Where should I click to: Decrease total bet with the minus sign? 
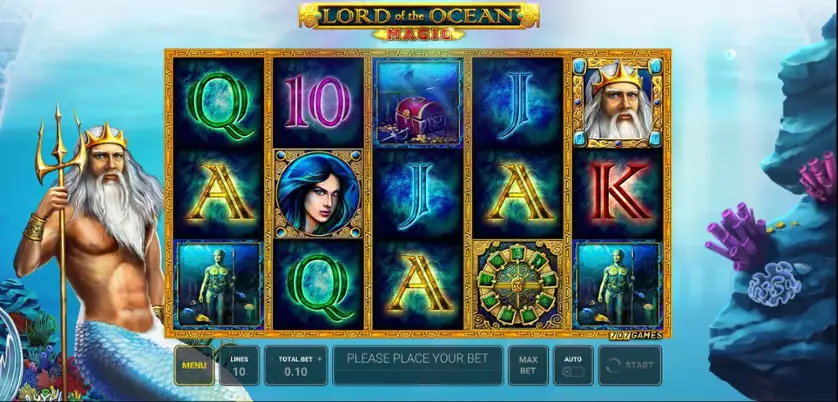coord(273,357)
